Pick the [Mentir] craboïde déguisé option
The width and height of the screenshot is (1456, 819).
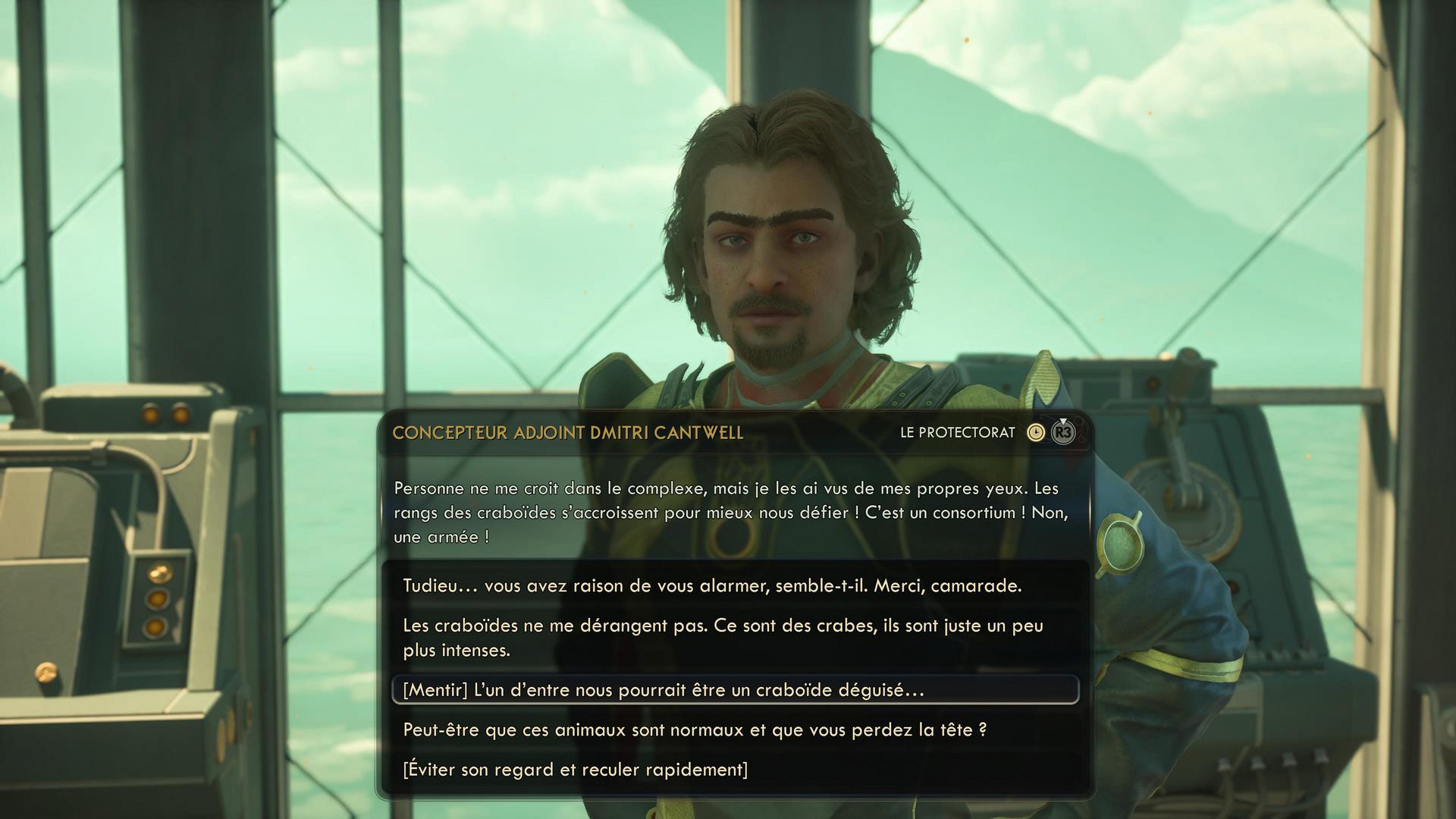663,690
